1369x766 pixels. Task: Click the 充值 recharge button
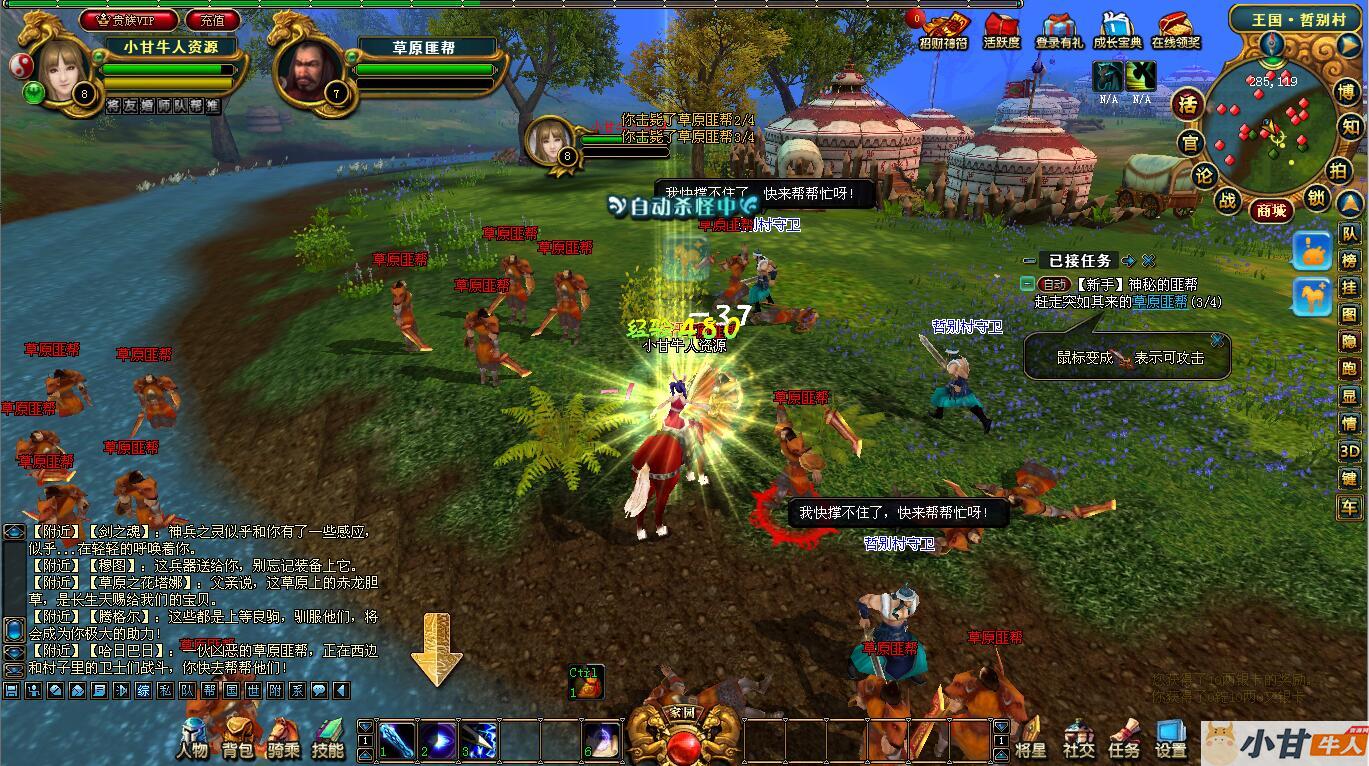tap(213, 19)
